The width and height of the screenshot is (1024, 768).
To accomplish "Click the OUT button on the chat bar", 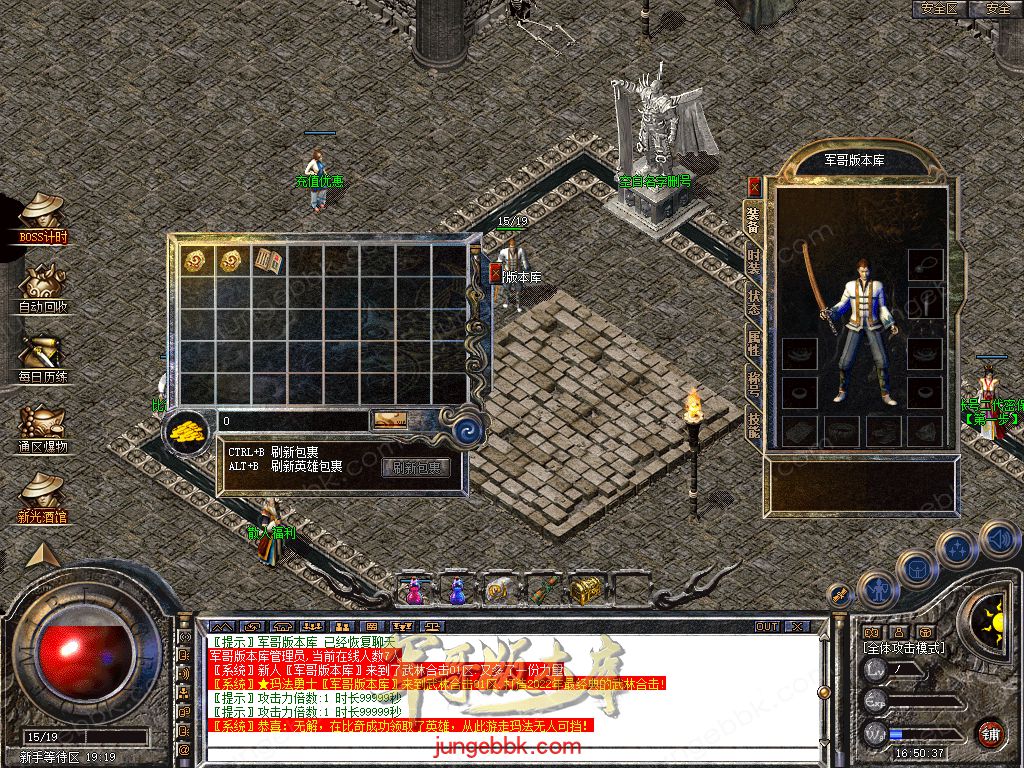I will 767,626.
